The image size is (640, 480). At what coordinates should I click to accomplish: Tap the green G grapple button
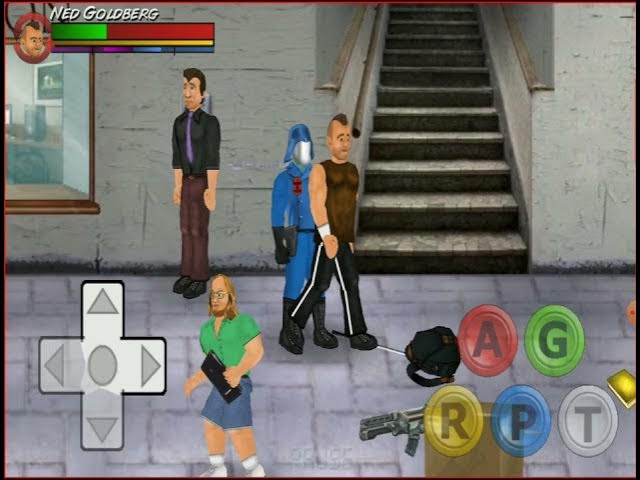point(554,340)
